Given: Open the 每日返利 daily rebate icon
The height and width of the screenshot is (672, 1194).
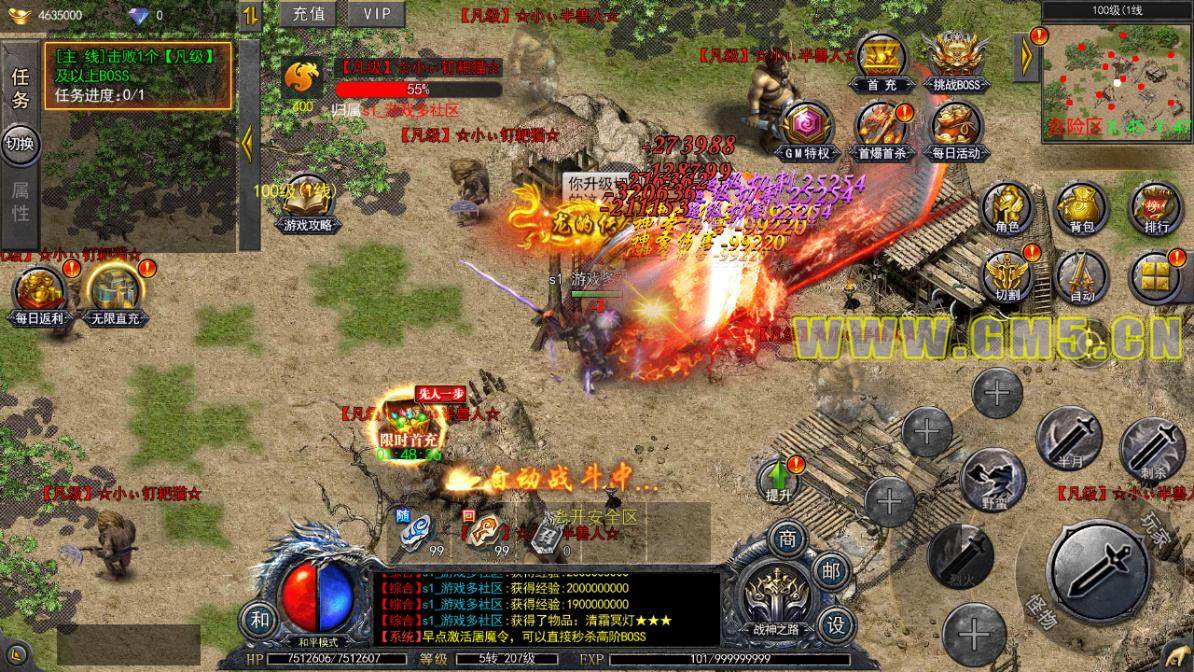Looking at the screenshot, I should (x=39, y=293).
